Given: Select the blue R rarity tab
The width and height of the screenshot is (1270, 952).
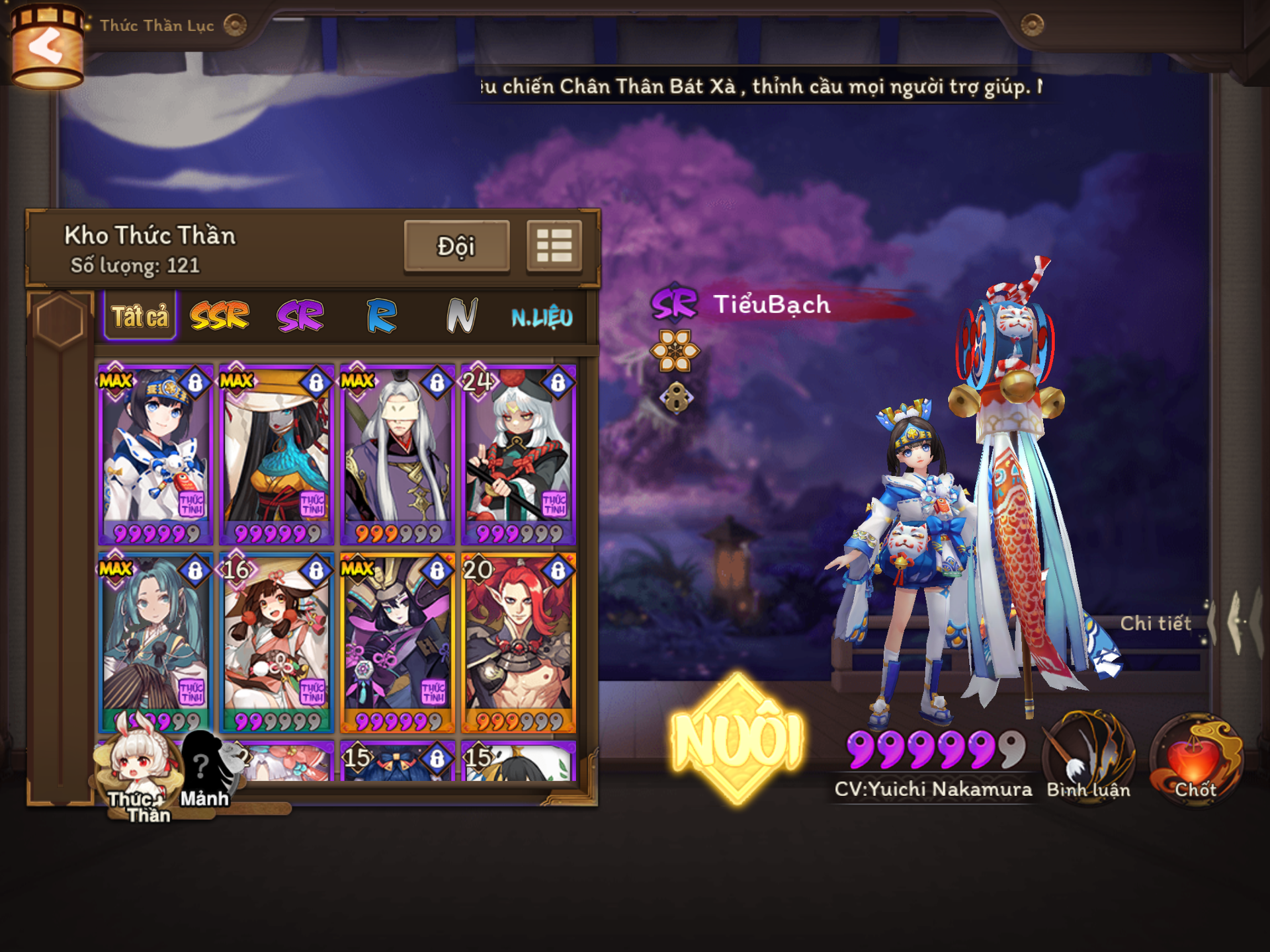Looking at the screenshot, I should (381, 316).
